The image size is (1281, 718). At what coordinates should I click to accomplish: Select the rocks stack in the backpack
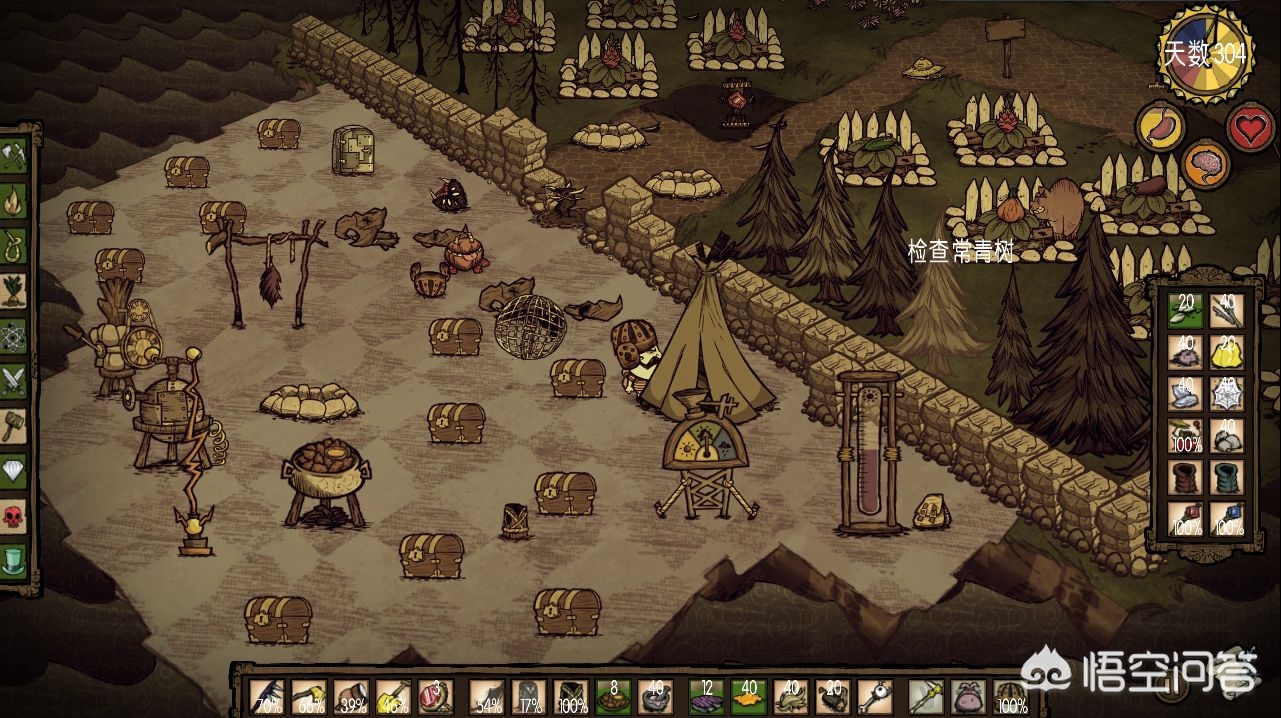tap(1227, 436)
